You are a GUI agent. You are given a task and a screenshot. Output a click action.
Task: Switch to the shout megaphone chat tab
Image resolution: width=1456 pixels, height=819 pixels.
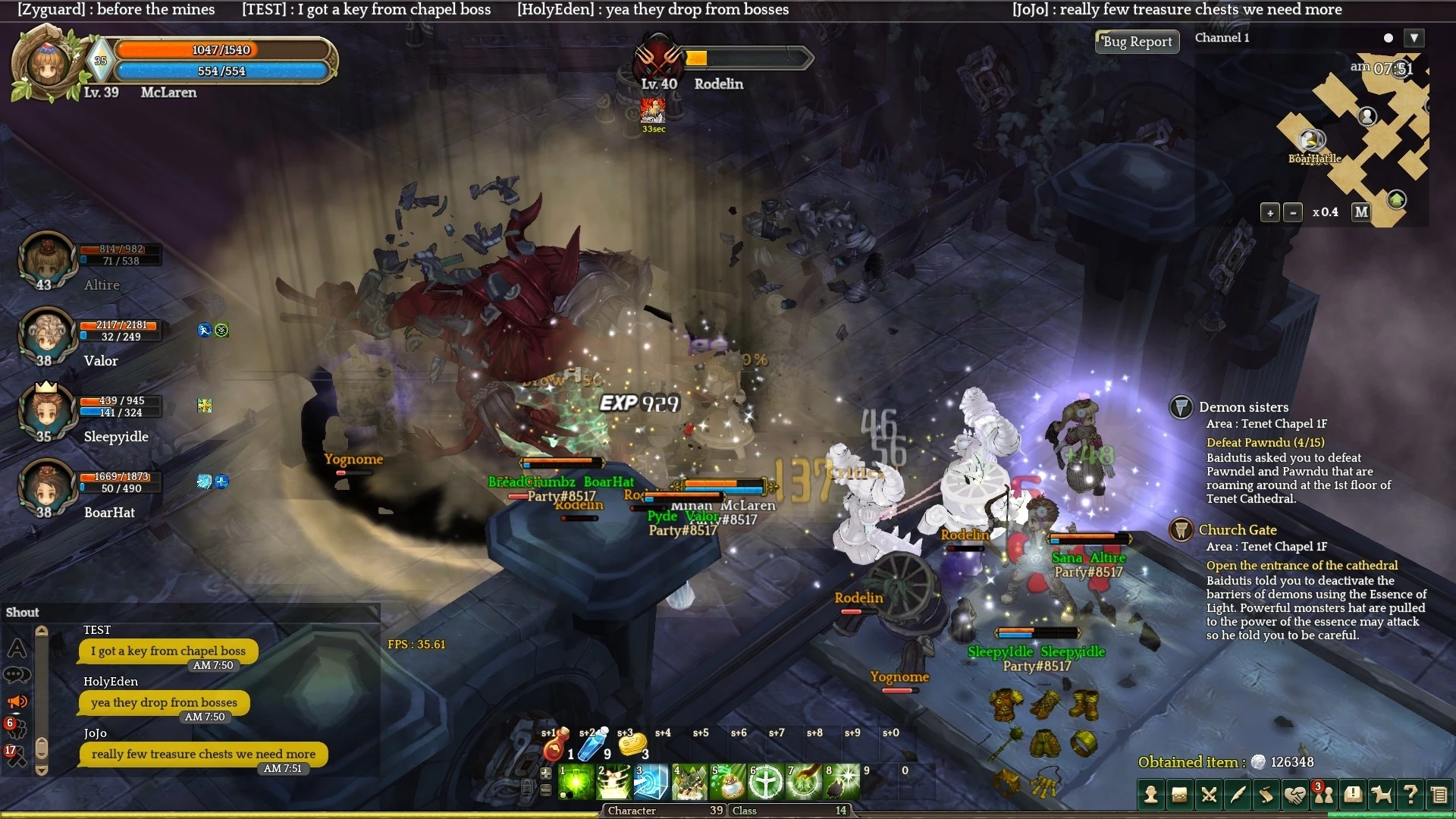[17, 701]
